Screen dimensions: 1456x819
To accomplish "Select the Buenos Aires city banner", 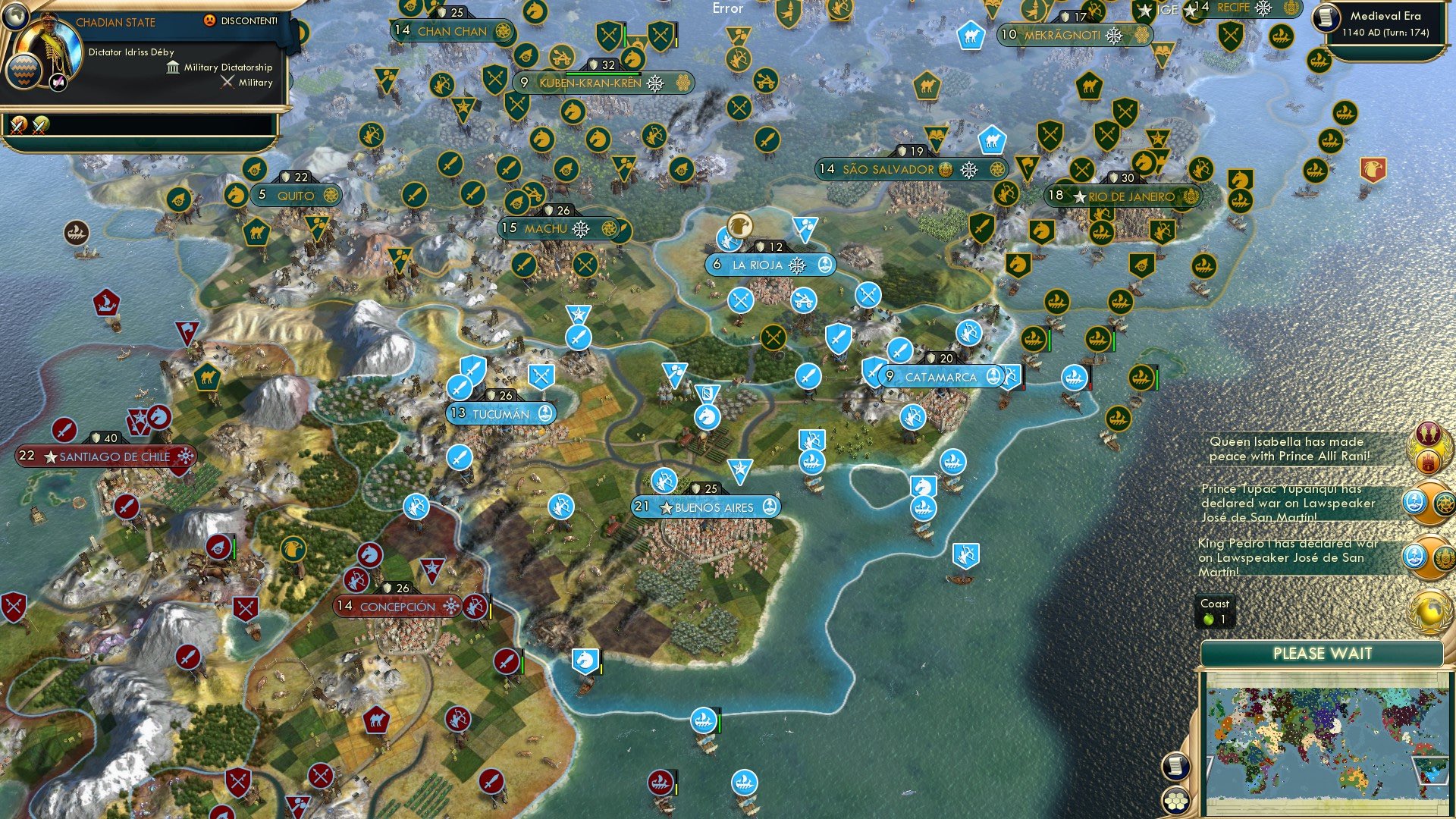I will pos(705,507).
